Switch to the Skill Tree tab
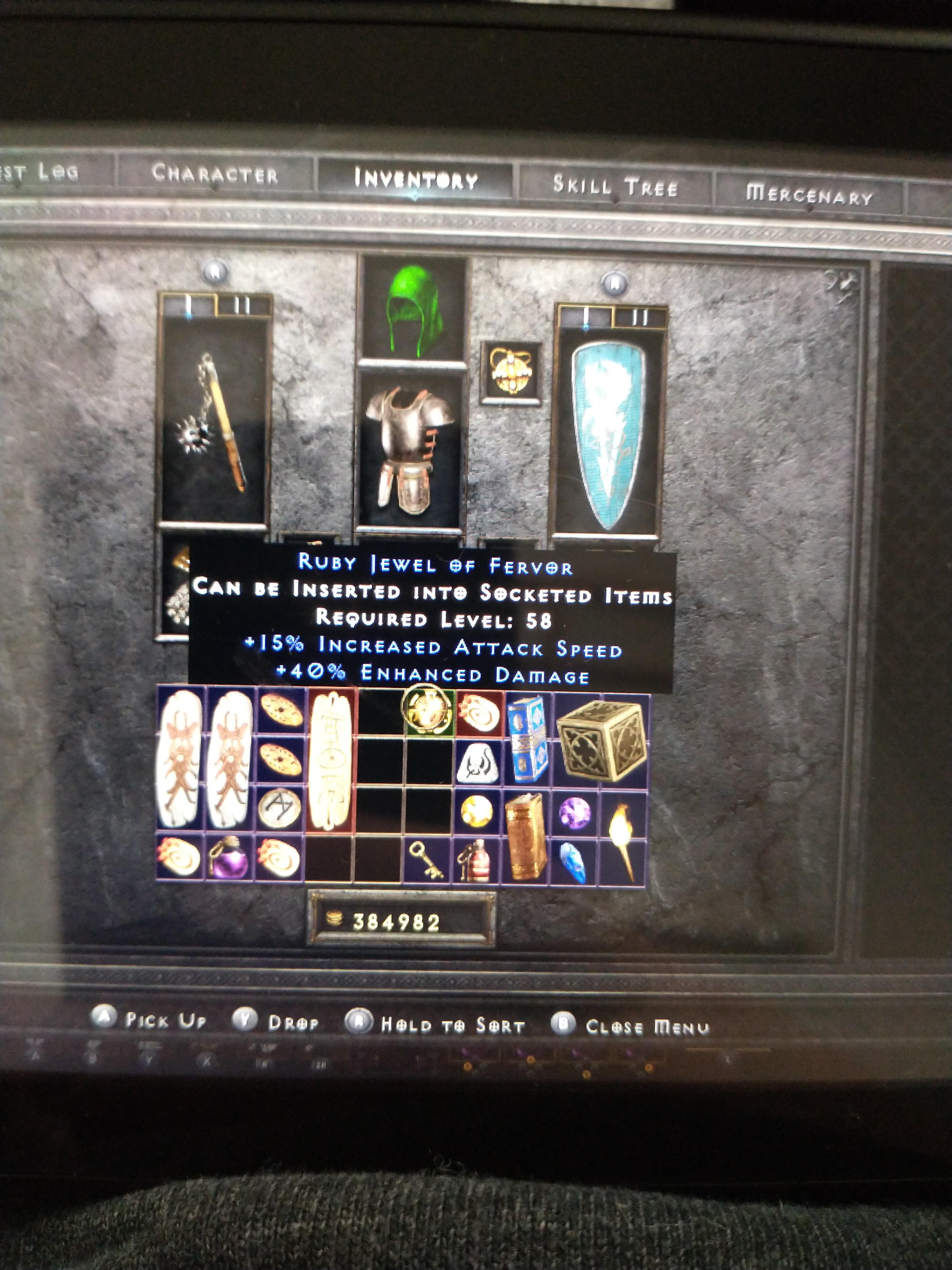Screen dimensions: 952x1270 click(x=614, y=184)
